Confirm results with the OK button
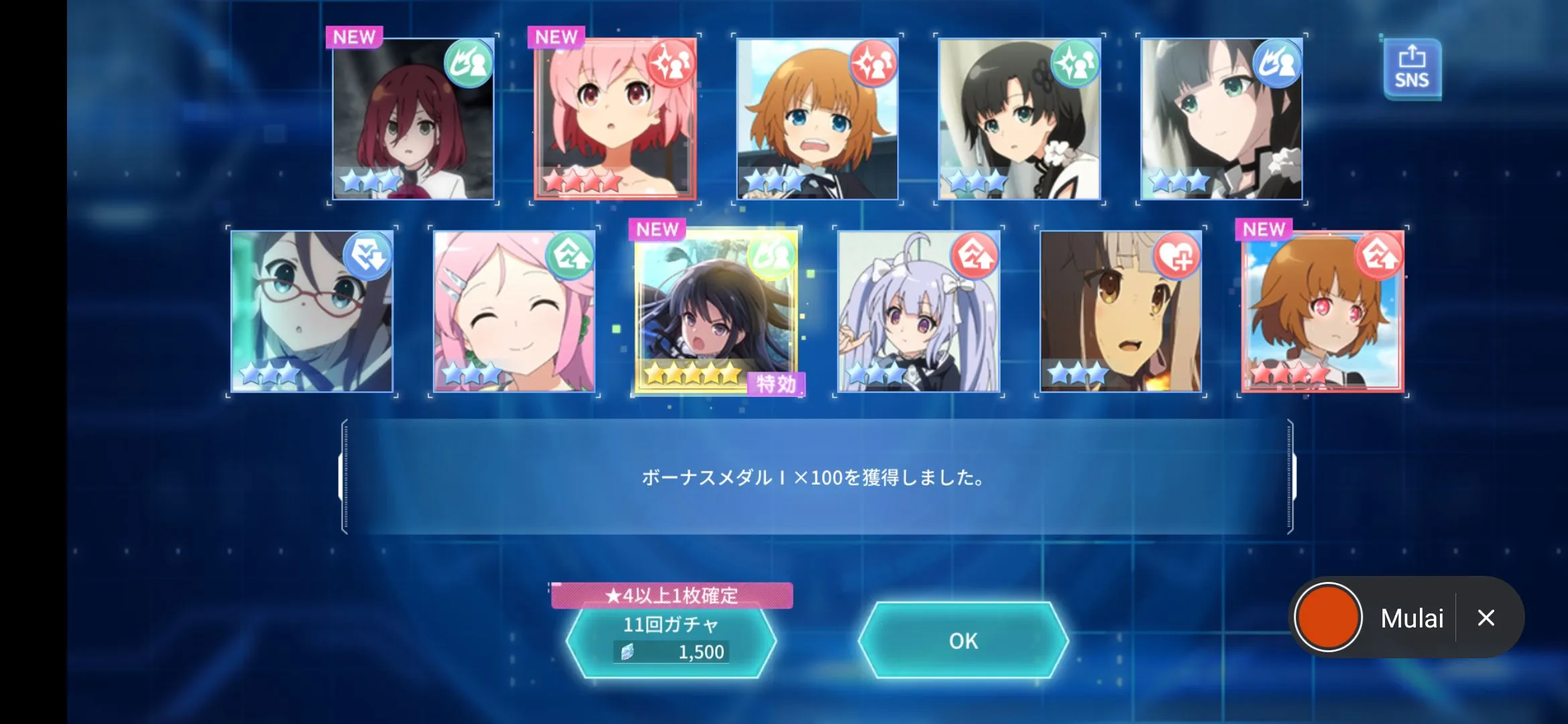The height and width of the screenshot is (724, 1568). 963,641
